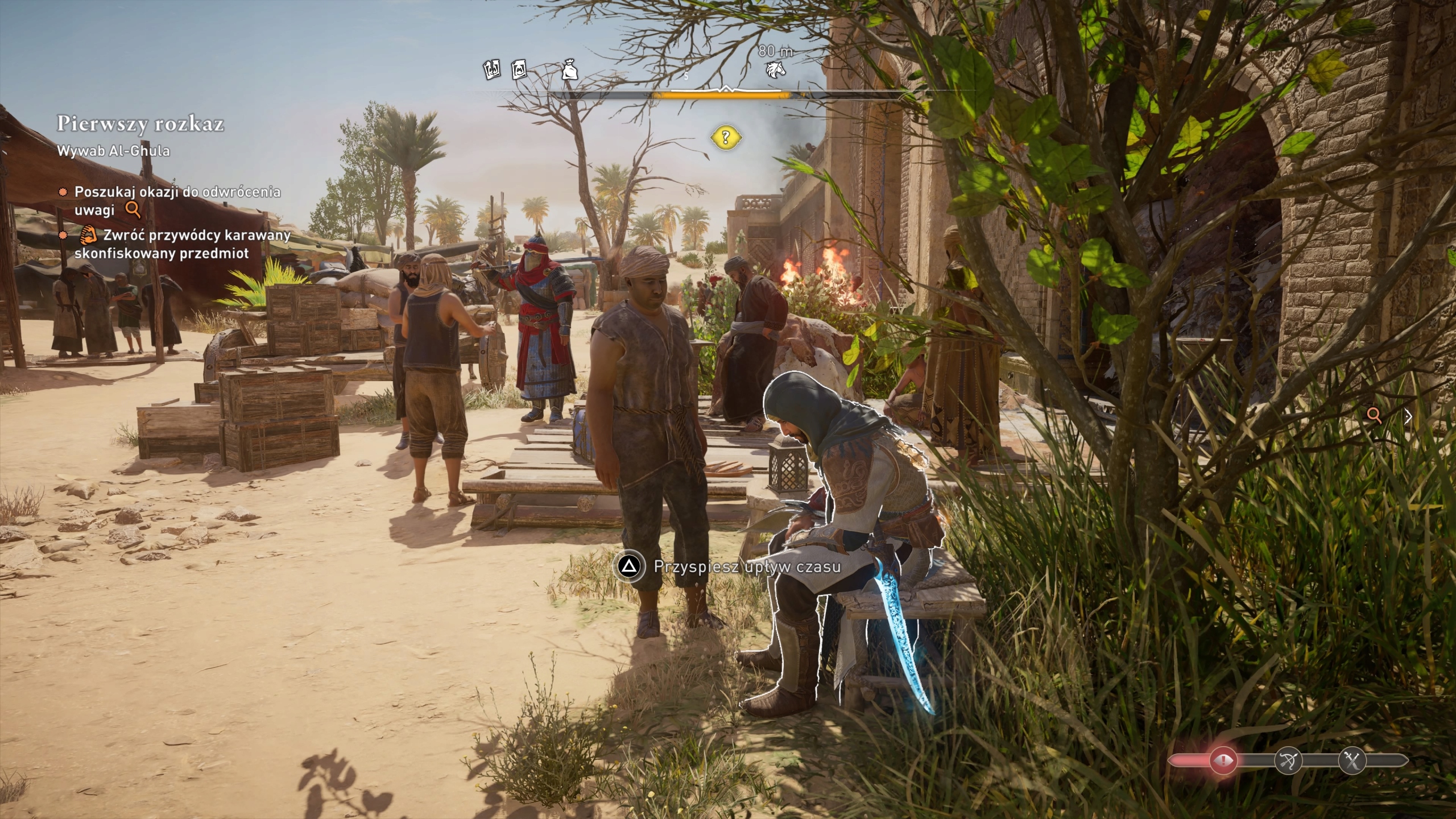Click the orange magnifier marker at screen edge
1456x819 pixels.
pyautogui.click(x=1375, y=415)
